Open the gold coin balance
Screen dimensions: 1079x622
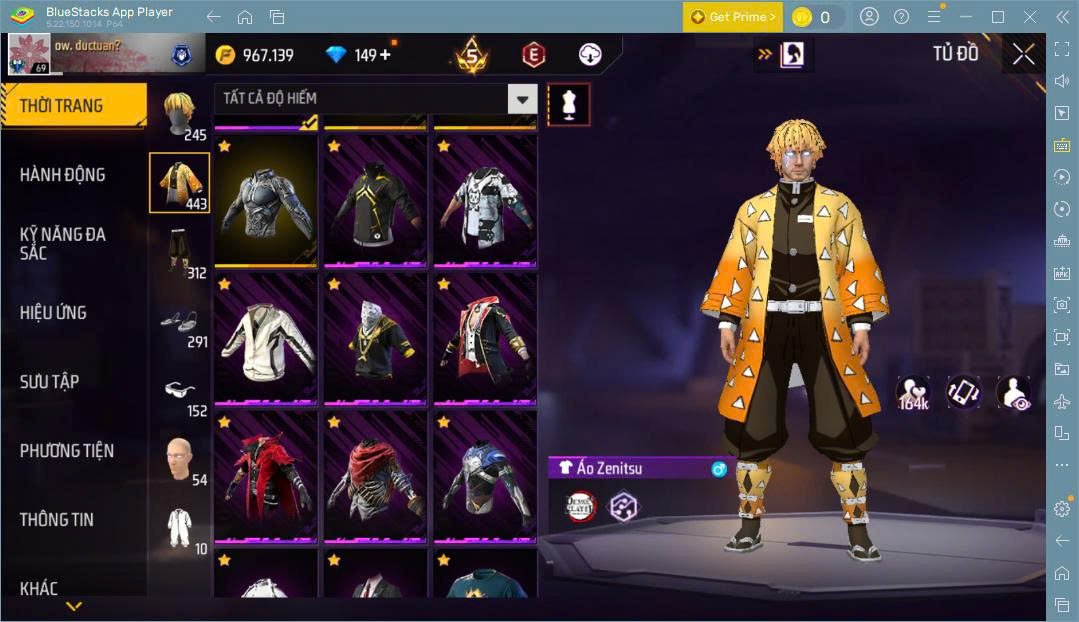coord(255,55)
